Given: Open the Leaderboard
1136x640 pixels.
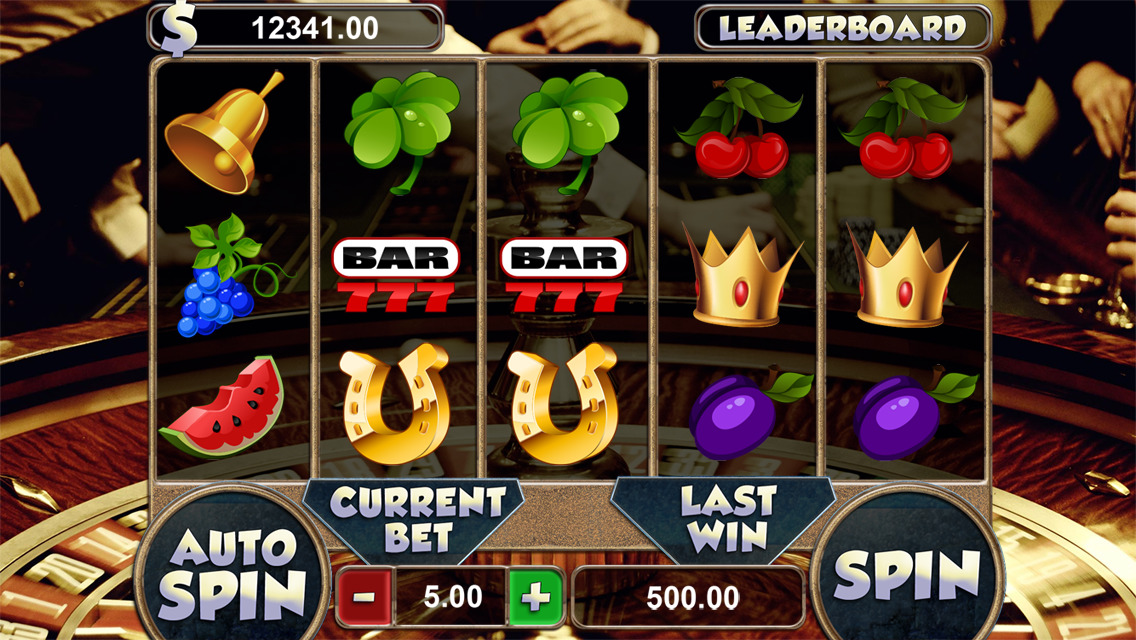Looking at the screenshot, I should tap(842, 28).
